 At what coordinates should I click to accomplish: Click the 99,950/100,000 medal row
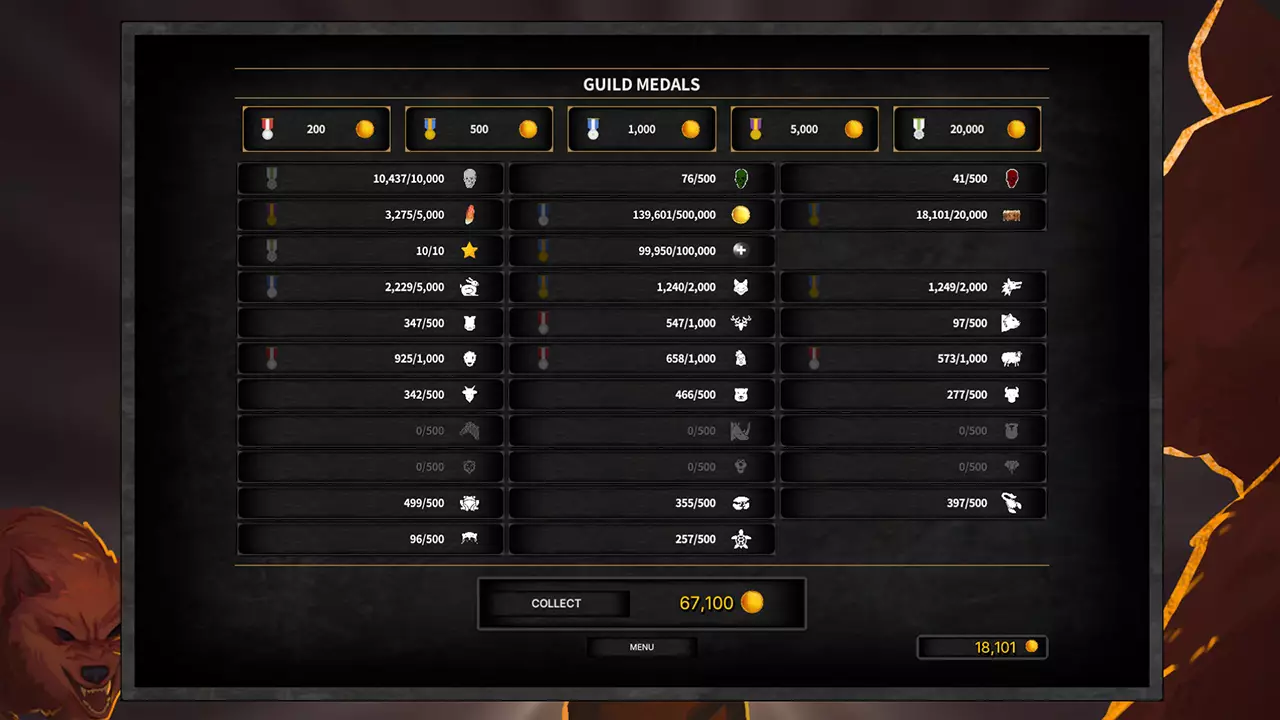(642, 251)
